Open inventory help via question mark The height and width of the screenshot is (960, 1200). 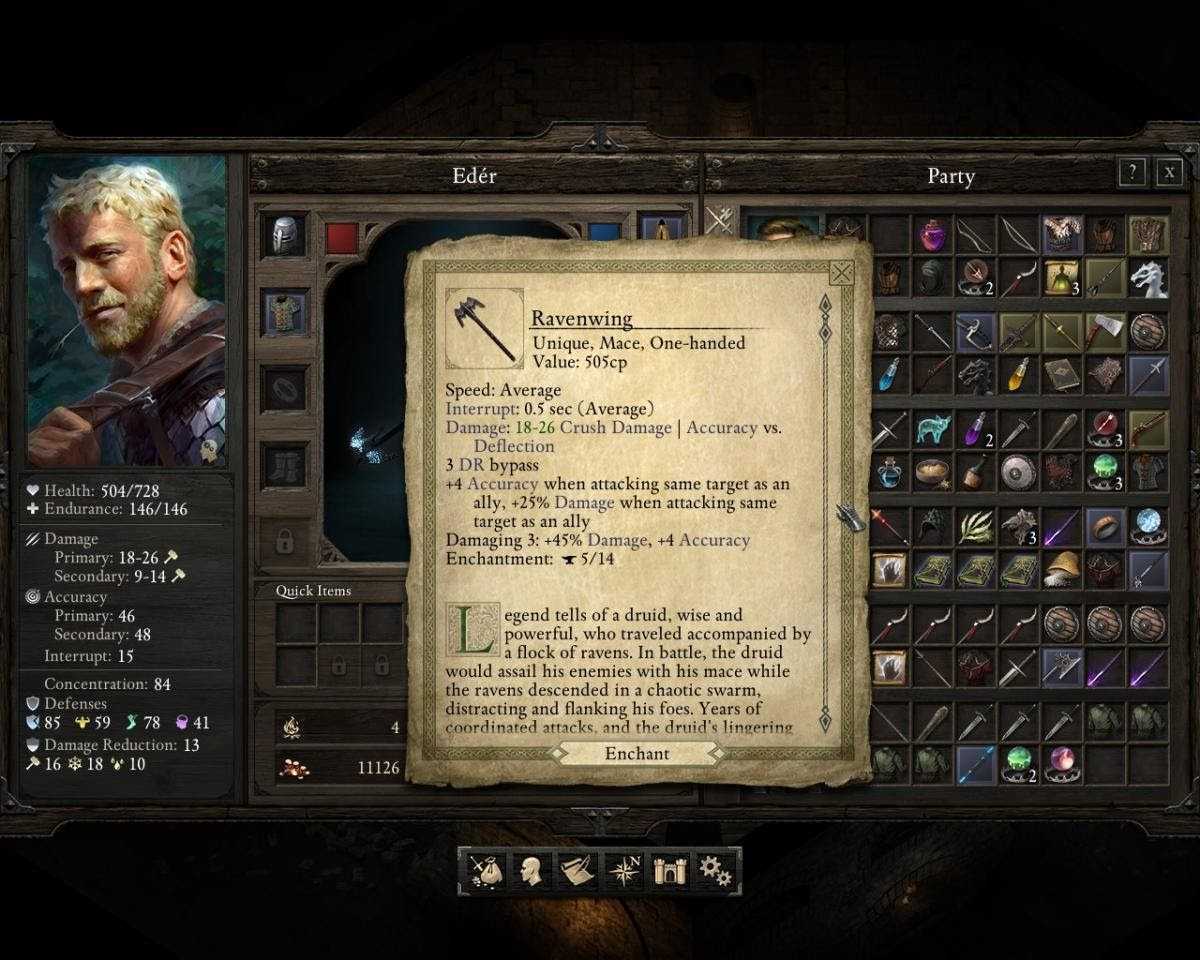click(x=1131, y=173)
